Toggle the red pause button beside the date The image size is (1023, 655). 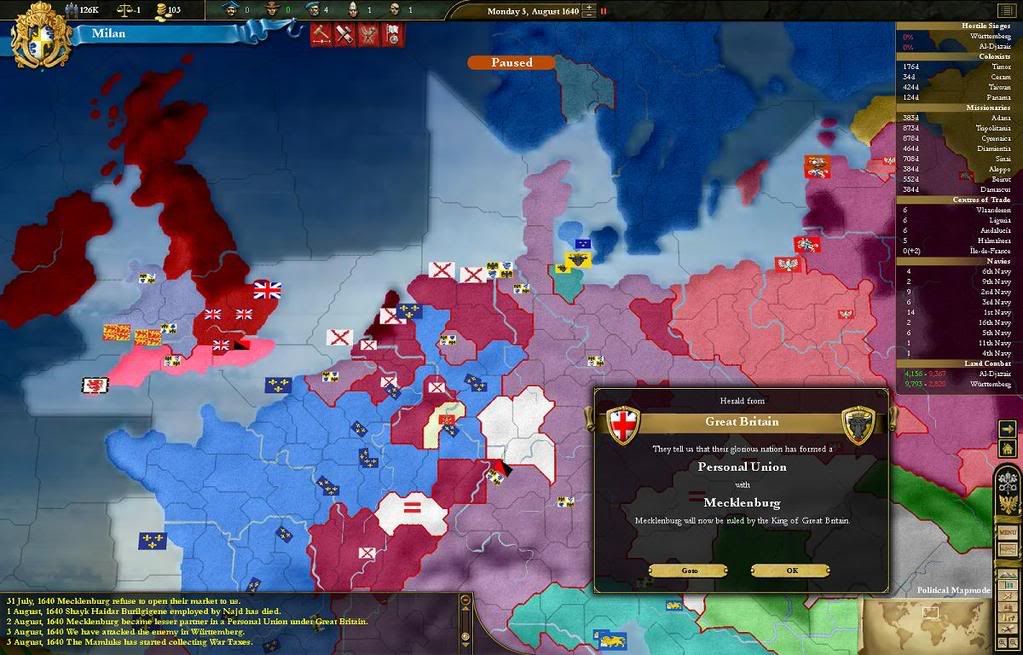[x=604, y=11]
